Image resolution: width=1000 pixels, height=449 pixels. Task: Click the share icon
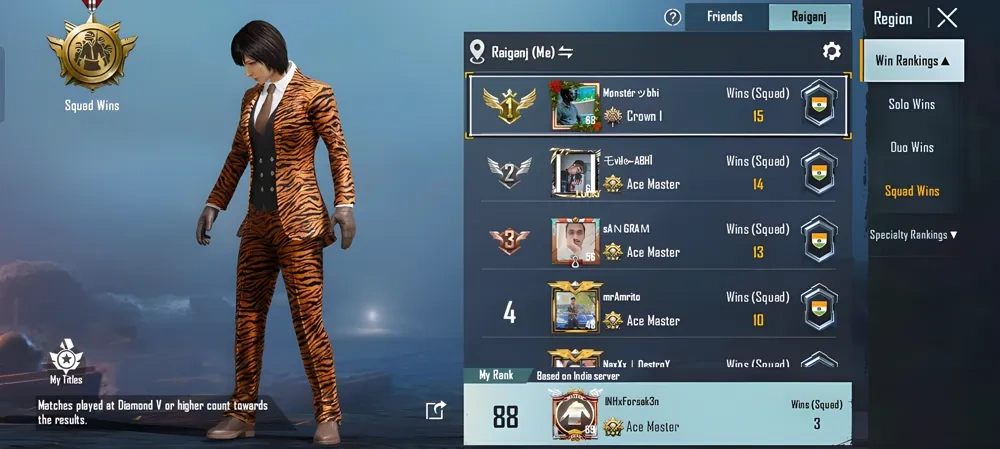coord(435,410)
